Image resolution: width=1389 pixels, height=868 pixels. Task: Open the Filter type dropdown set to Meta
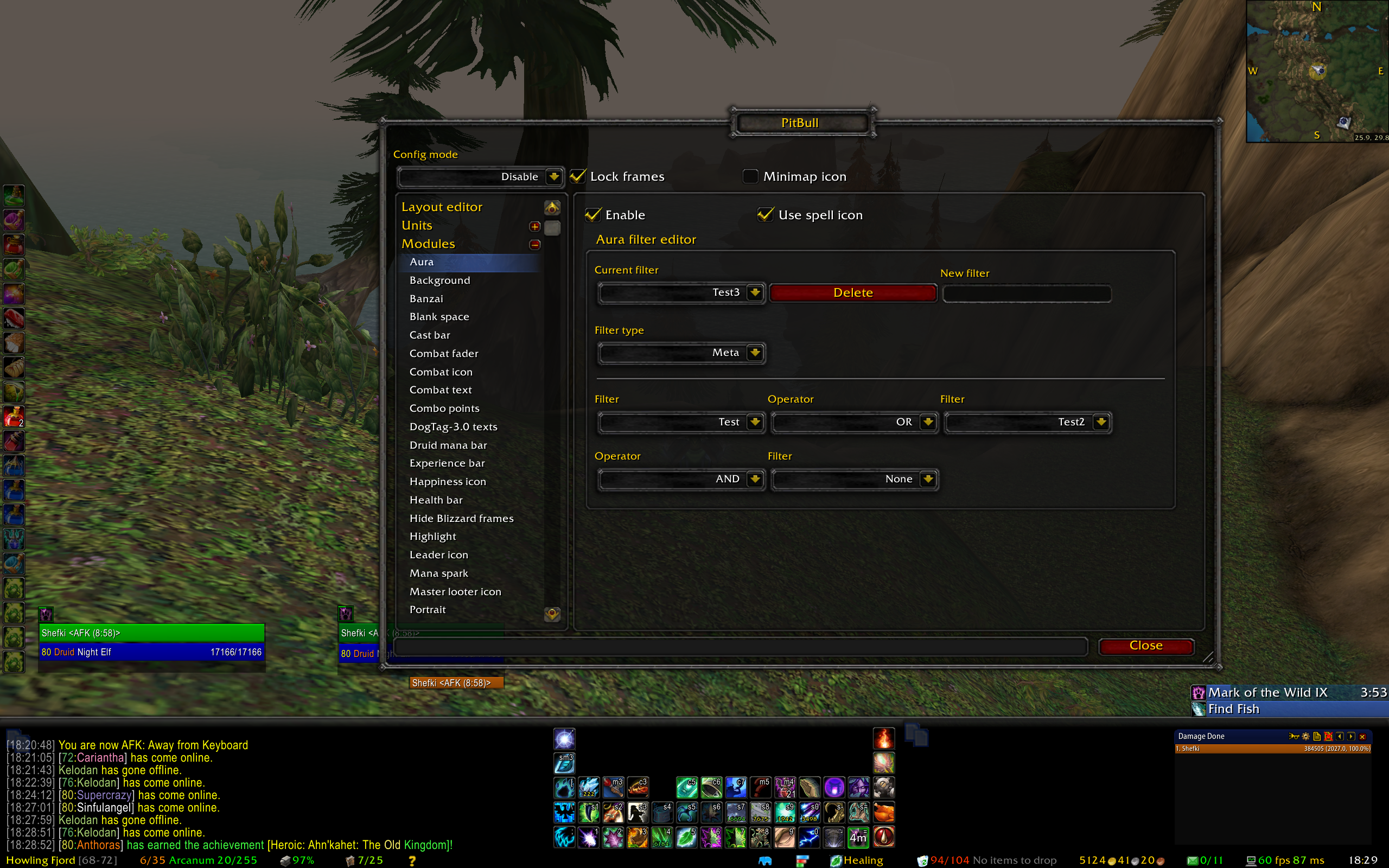tap(755, 353)
